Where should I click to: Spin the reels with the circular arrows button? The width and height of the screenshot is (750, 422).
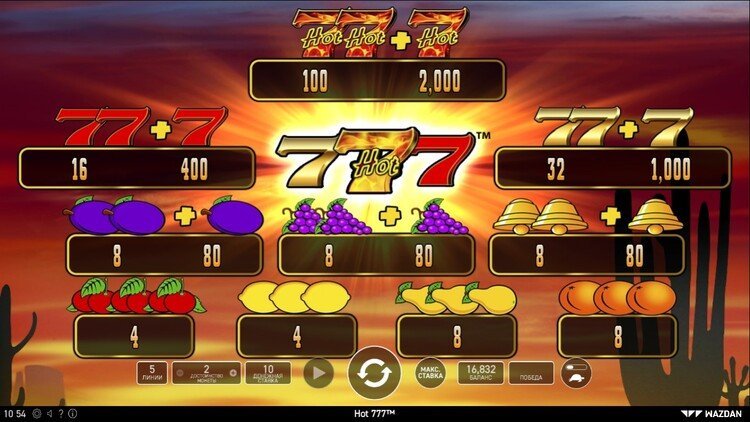tap(373, 374)
